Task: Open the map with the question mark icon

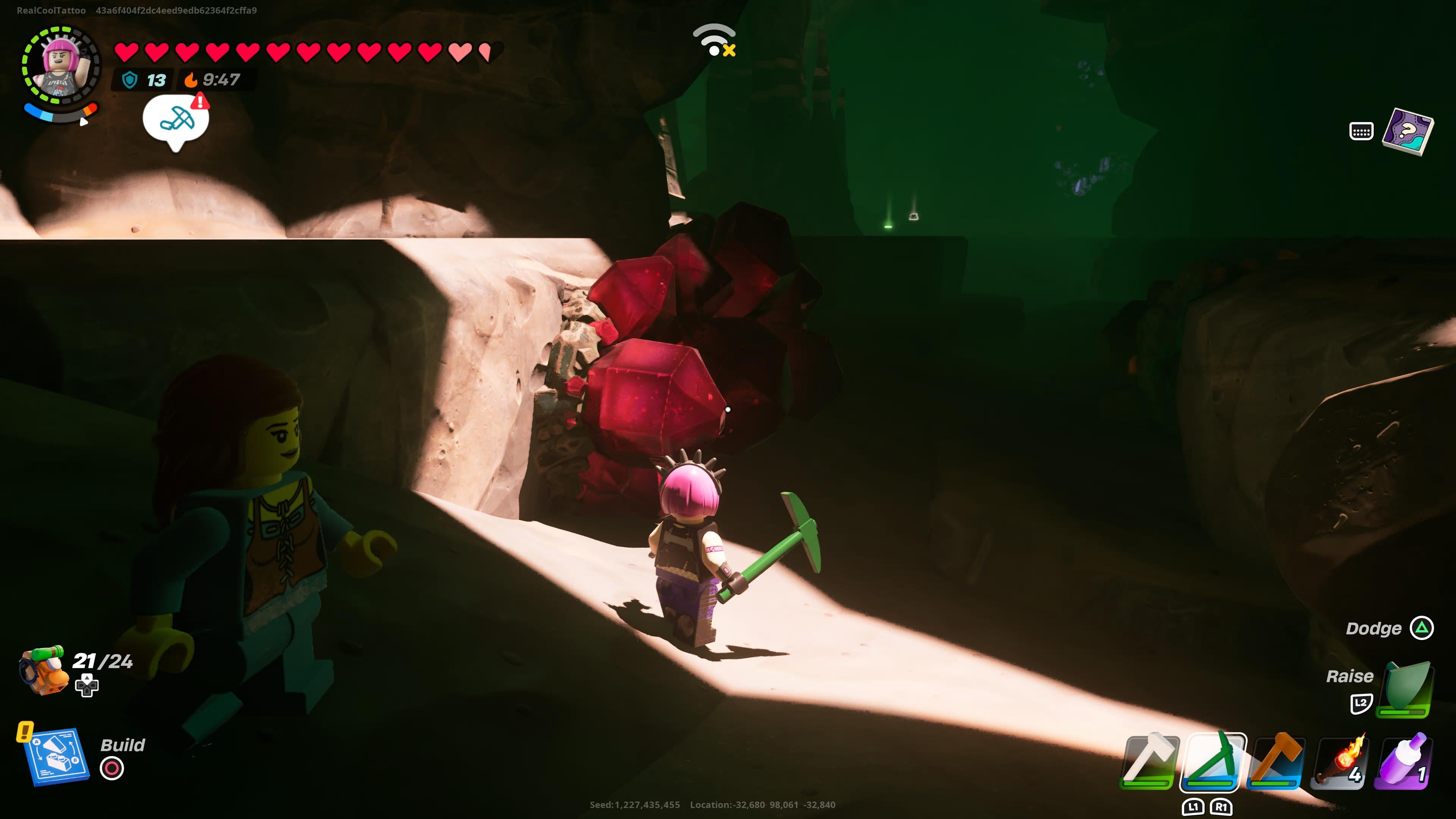Action: 1407,132
